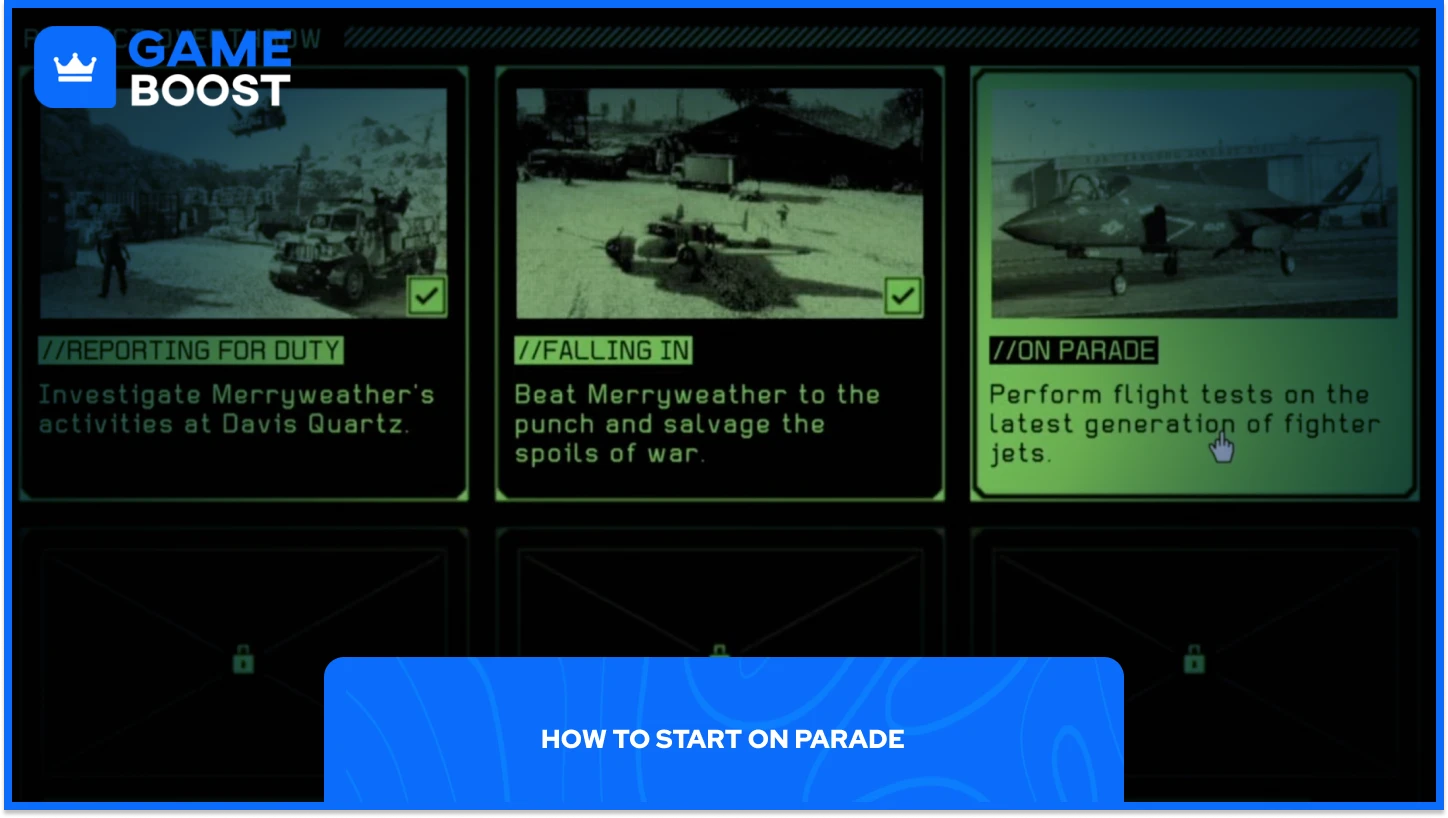Click the GameBoost crown logo icon
1448x818 pixels.
(75, 67)
